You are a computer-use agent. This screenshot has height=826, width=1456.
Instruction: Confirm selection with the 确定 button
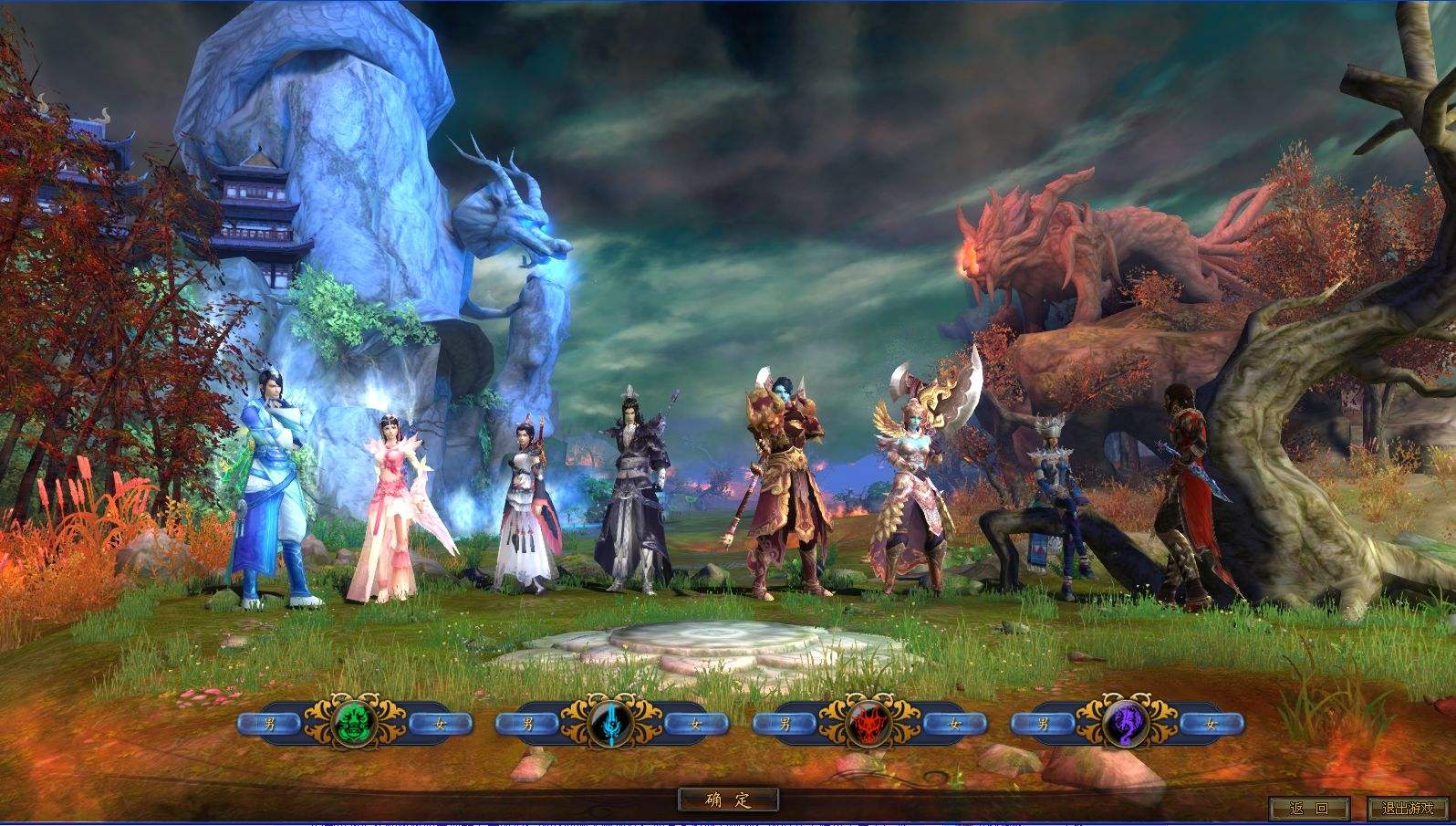coord(728,800)
